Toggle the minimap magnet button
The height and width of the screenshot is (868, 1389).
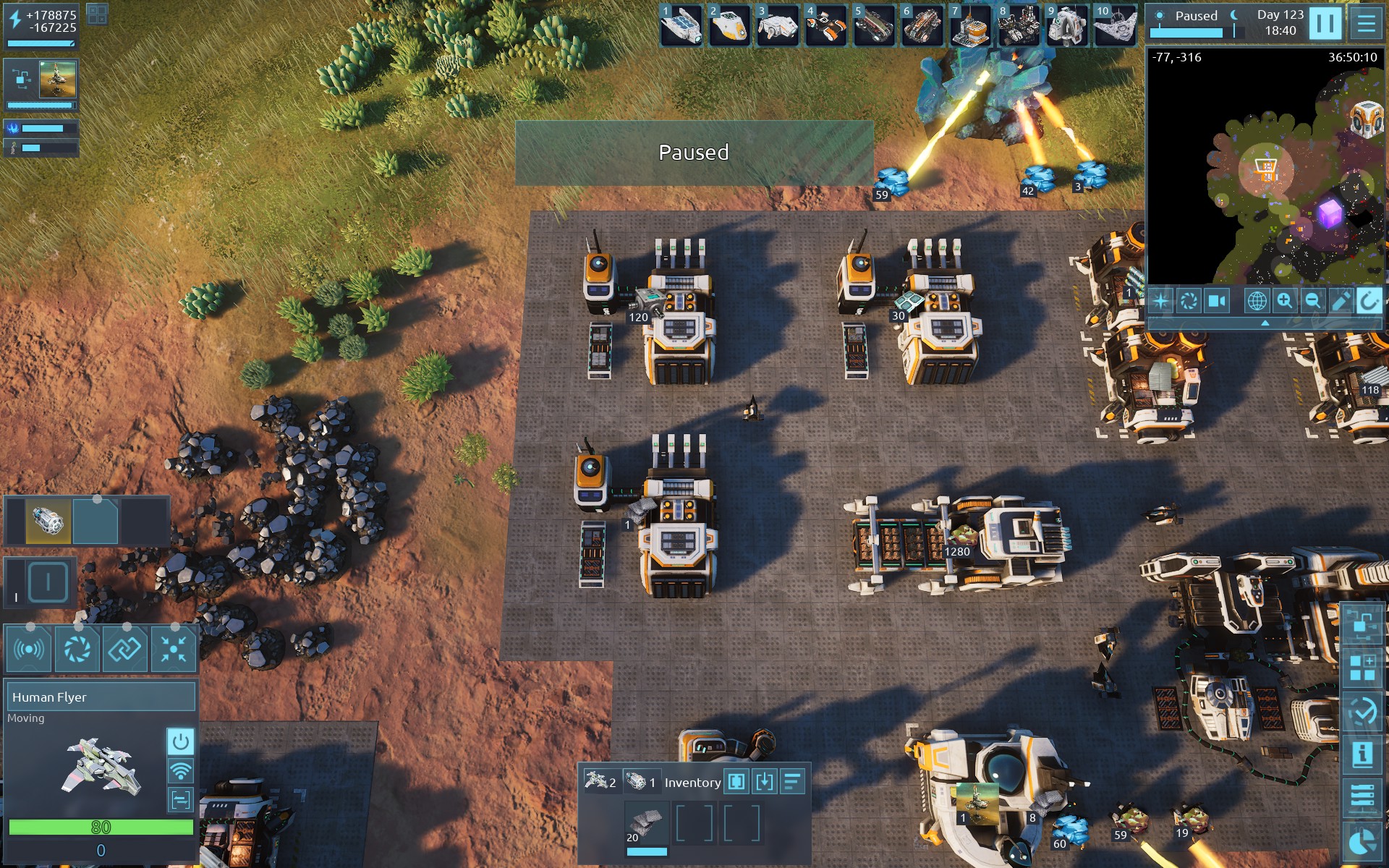click(x=1368, y=300)
